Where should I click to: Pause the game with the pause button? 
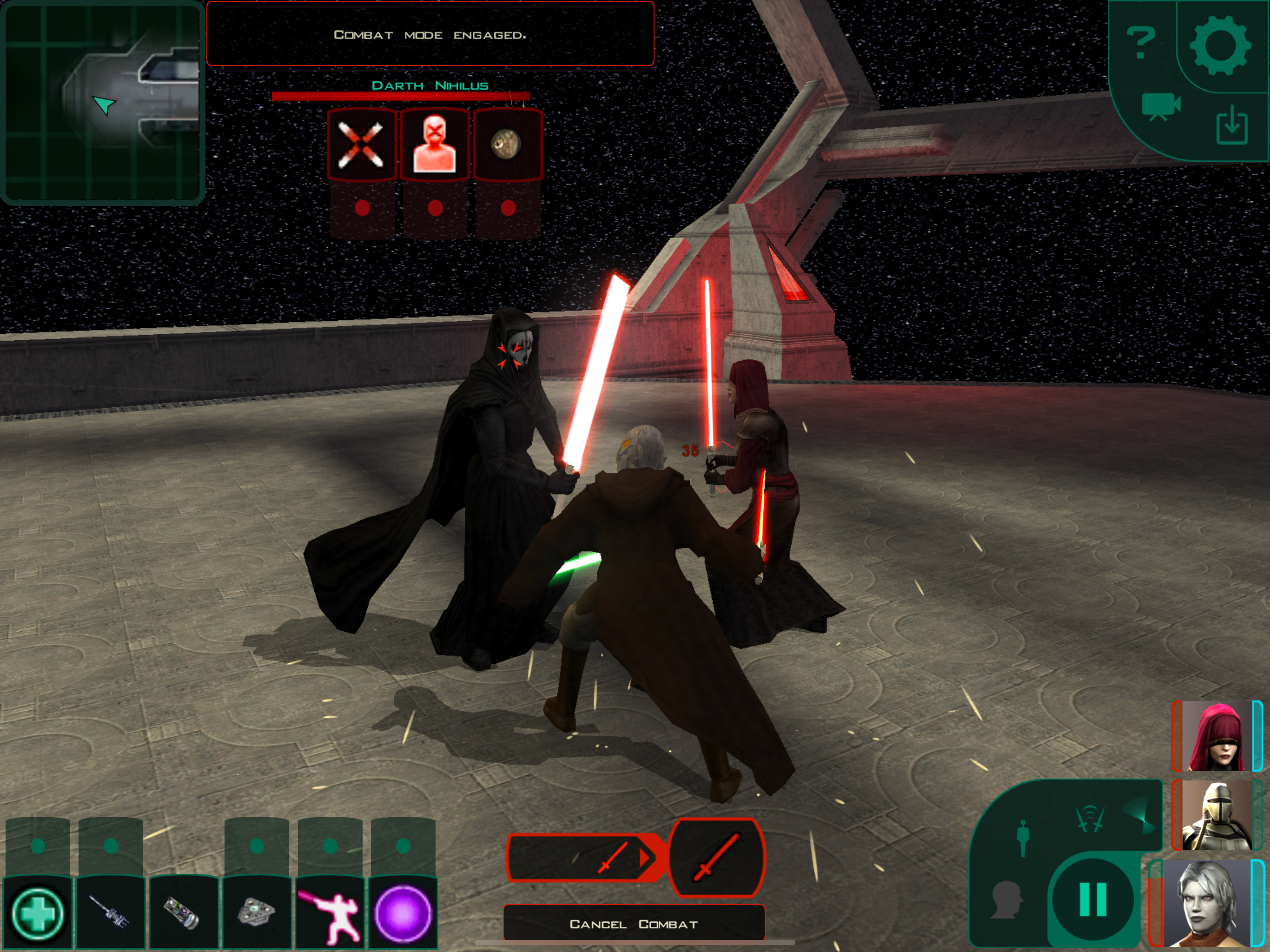(x=1092, y=900)
